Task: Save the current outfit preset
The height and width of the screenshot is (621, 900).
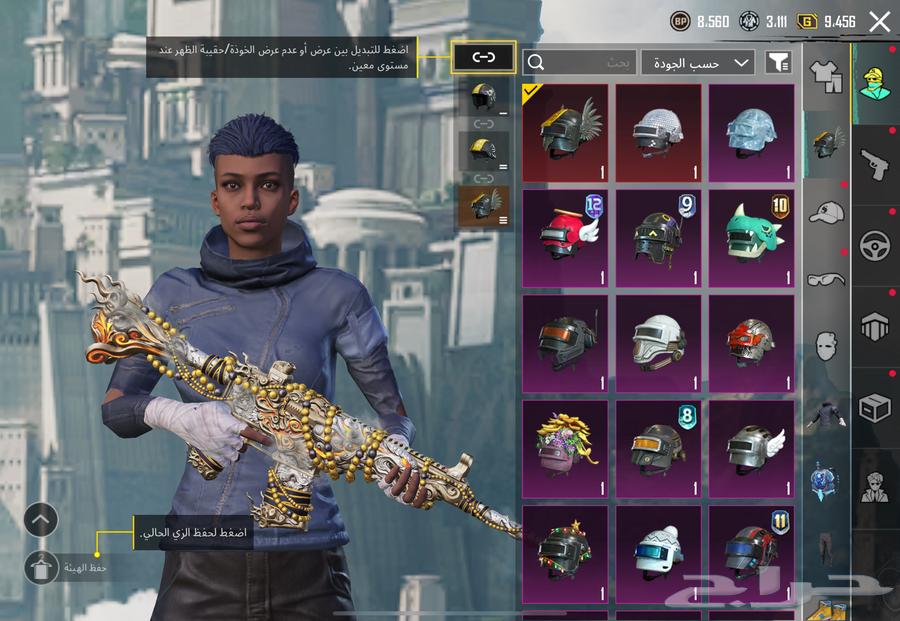Action: coord(41,567)
